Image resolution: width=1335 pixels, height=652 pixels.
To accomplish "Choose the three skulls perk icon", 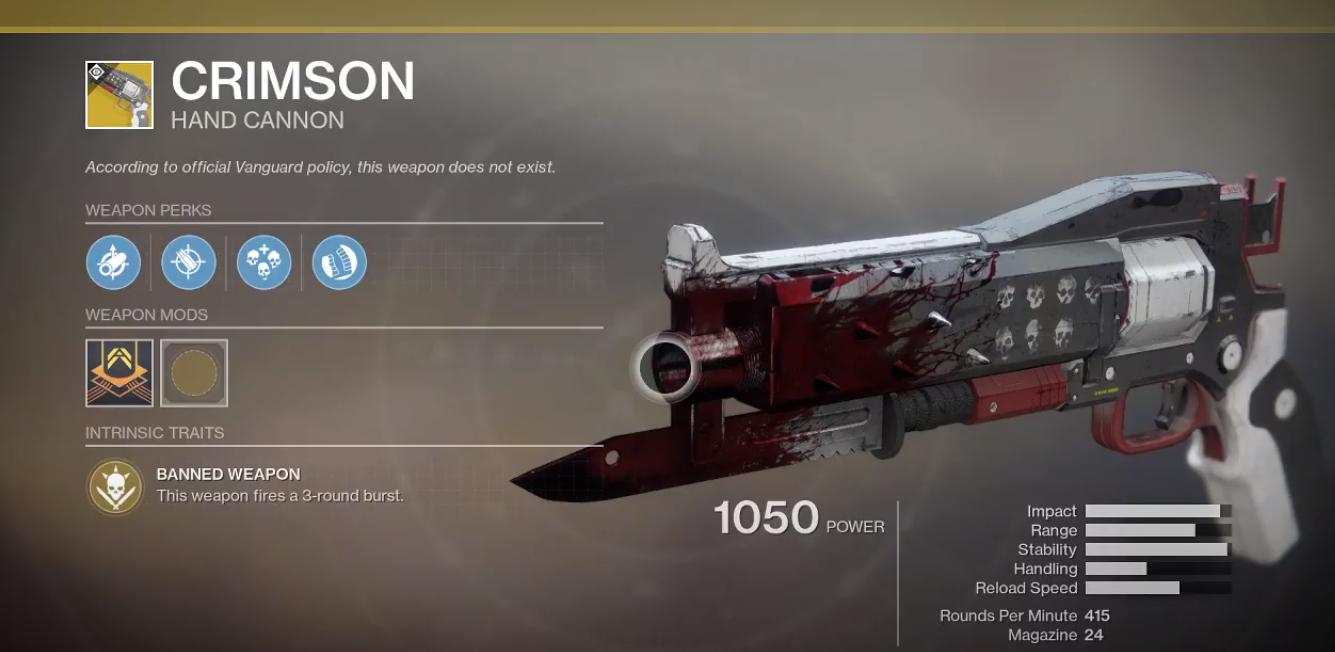I will coord(264,263).
